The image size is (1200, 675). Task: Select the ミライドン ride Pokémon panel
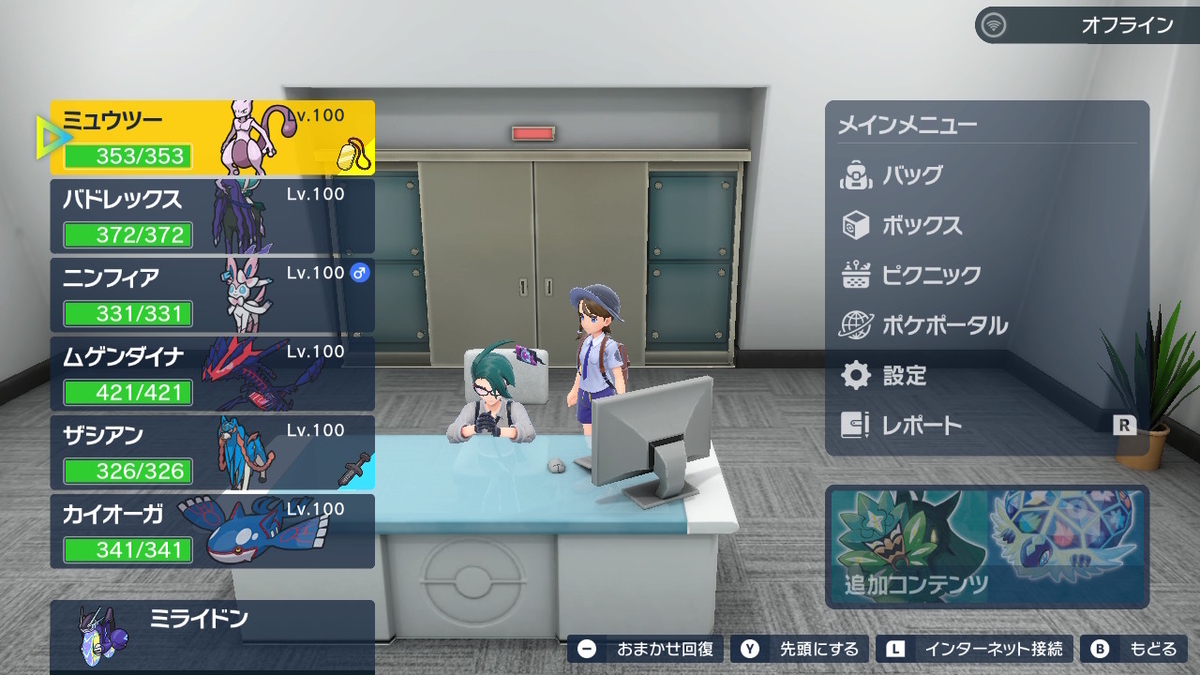tap(212, 637)
